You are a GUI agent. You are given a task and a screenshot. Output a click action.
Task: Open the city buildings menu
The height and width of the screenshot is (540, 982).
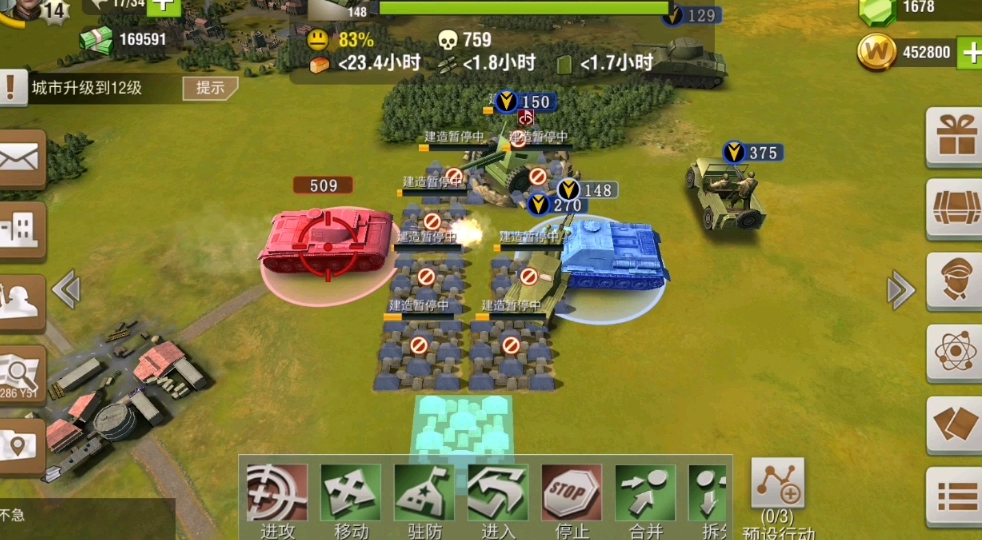[20, 230]
